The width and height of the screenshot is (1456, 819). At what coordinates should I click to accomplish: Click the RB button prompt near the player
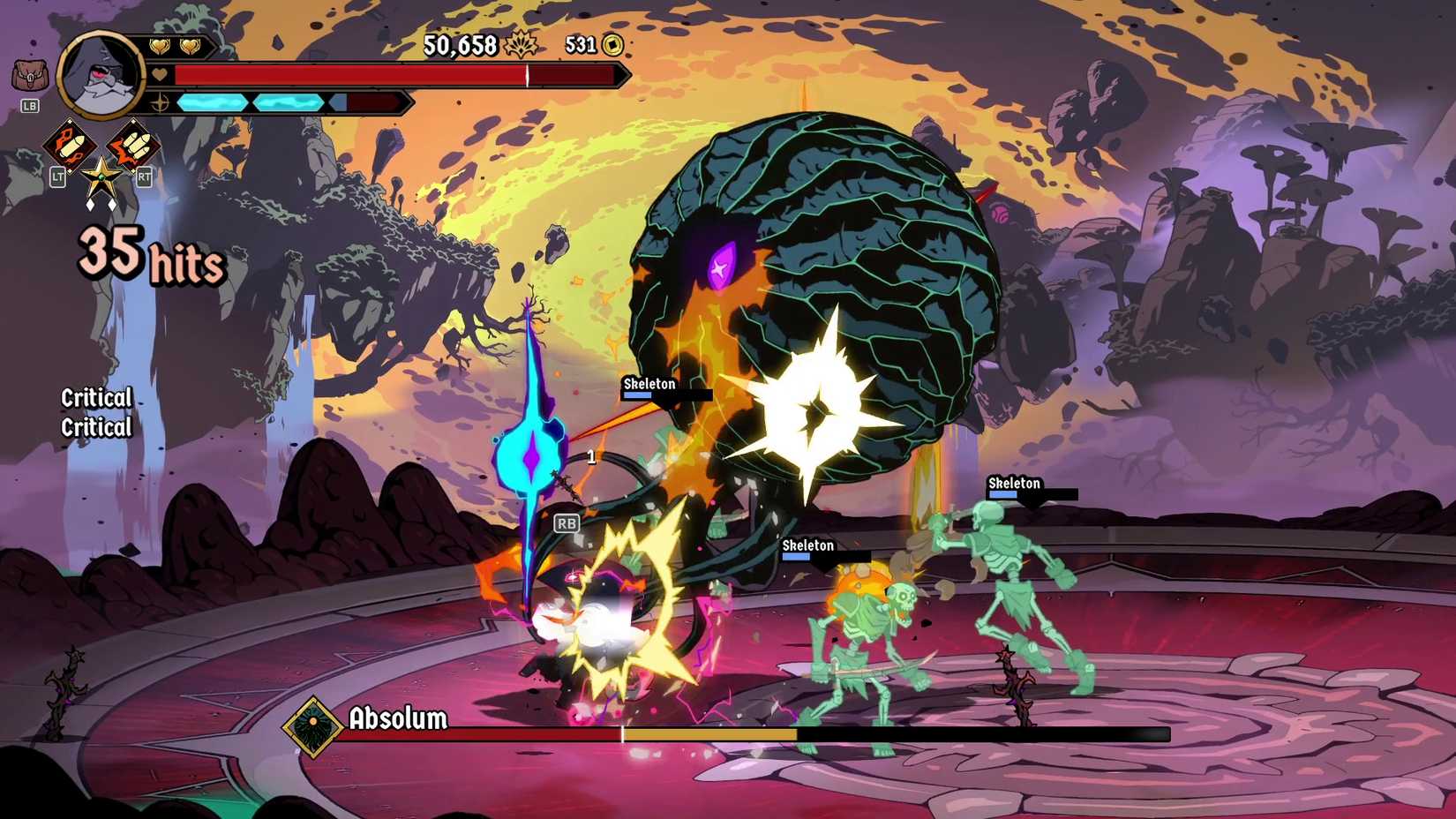click(567, 523)
